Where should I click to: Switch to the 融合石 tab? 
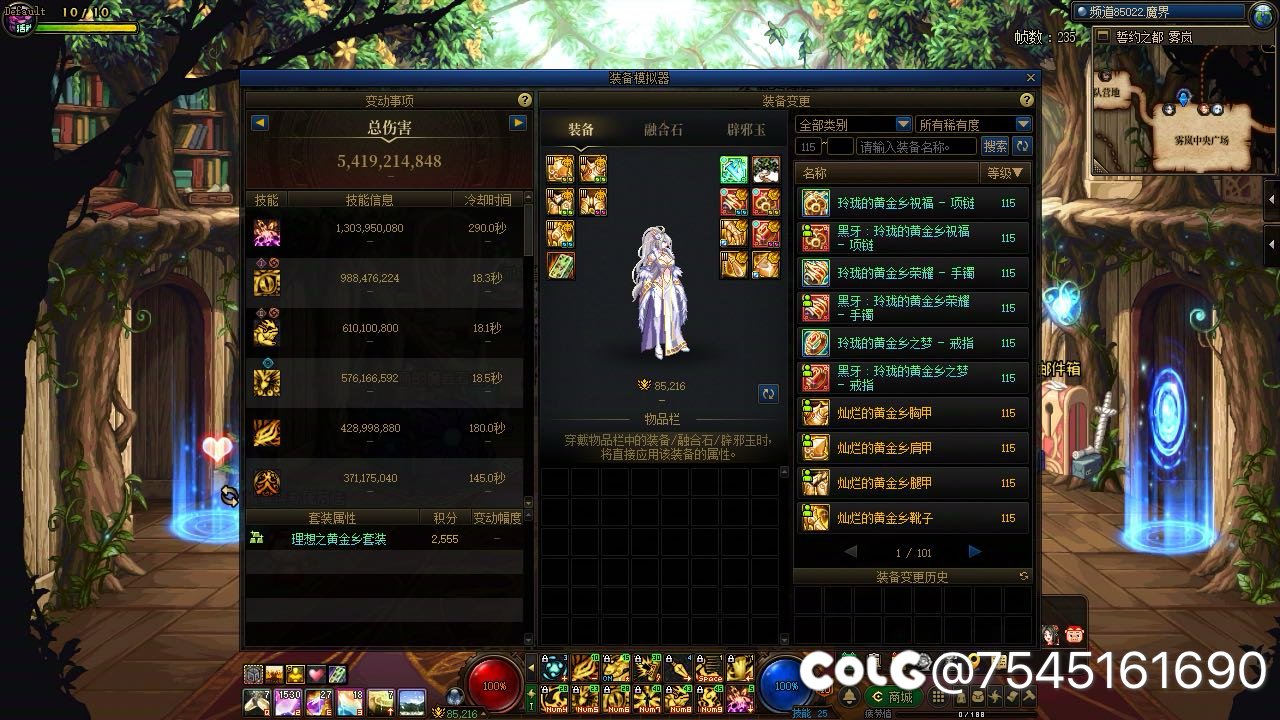(662, 130)
